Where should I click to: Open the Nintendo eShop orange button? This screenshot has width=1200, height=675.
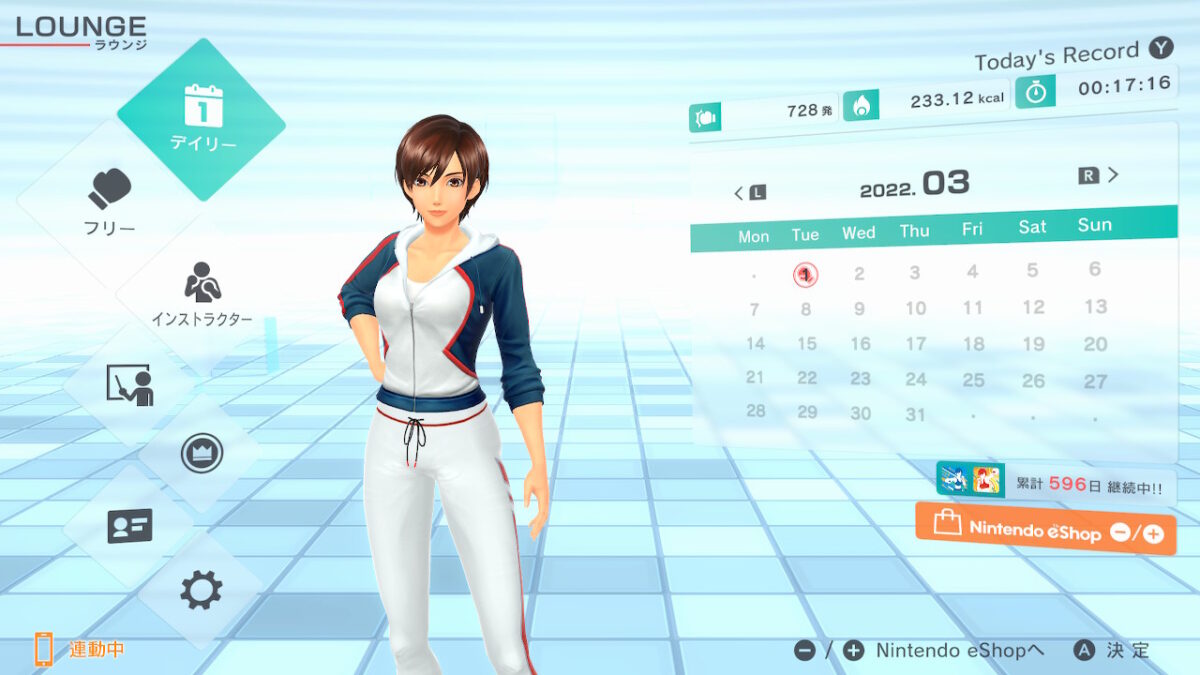[1045, 529]
